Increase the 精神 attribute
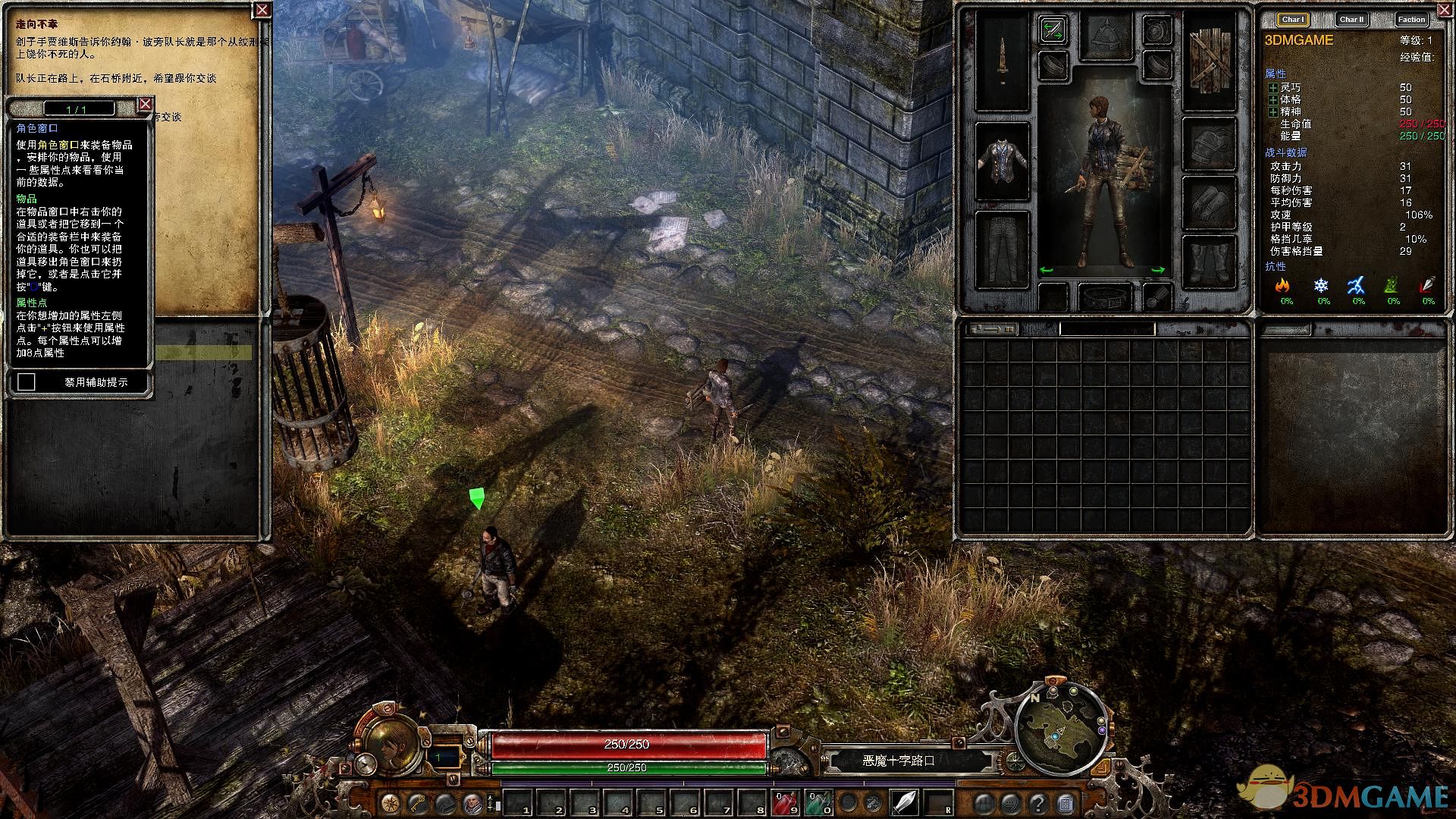 [1272, 112]
